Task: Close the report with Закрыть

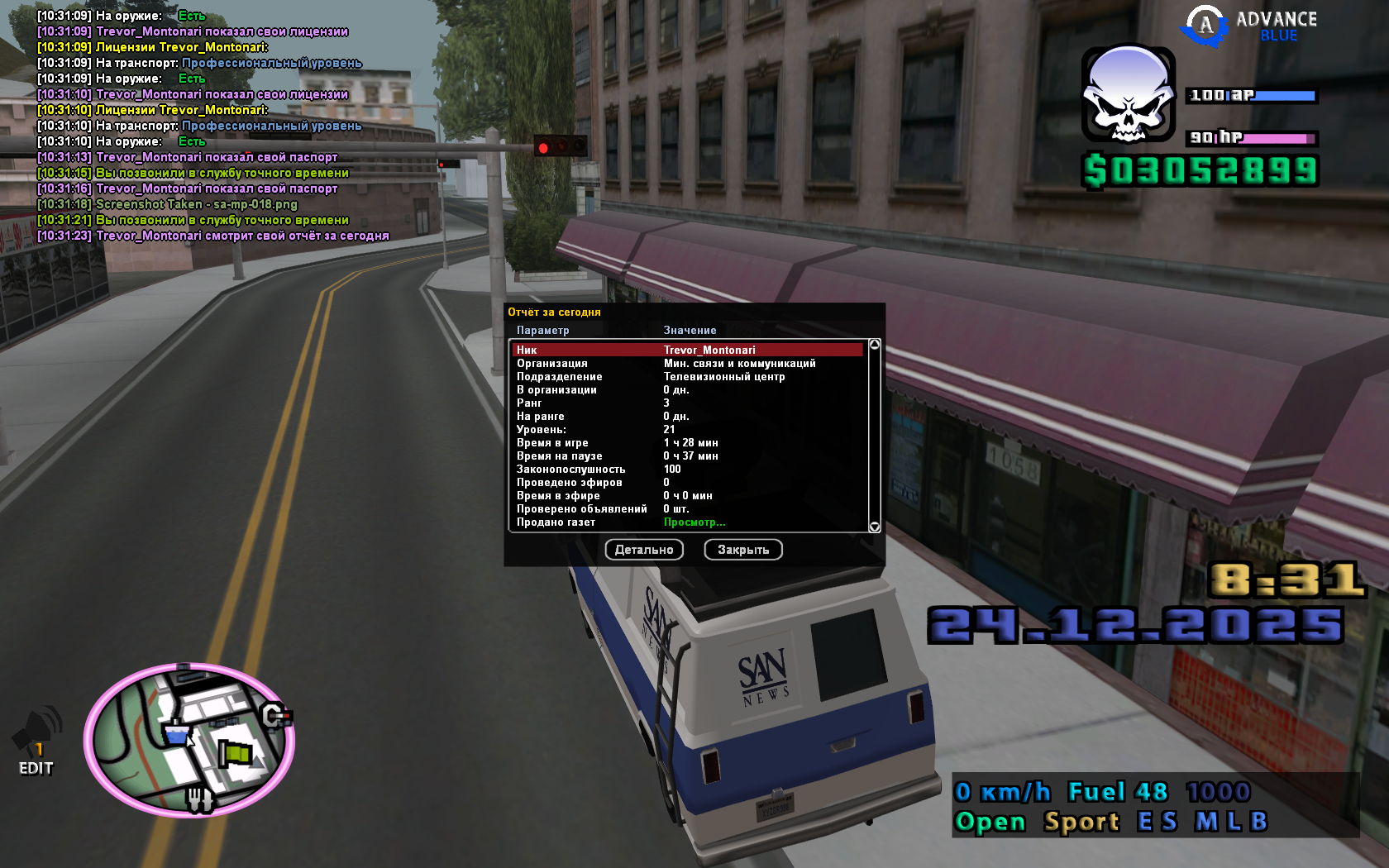Action: tap(742, 550)
